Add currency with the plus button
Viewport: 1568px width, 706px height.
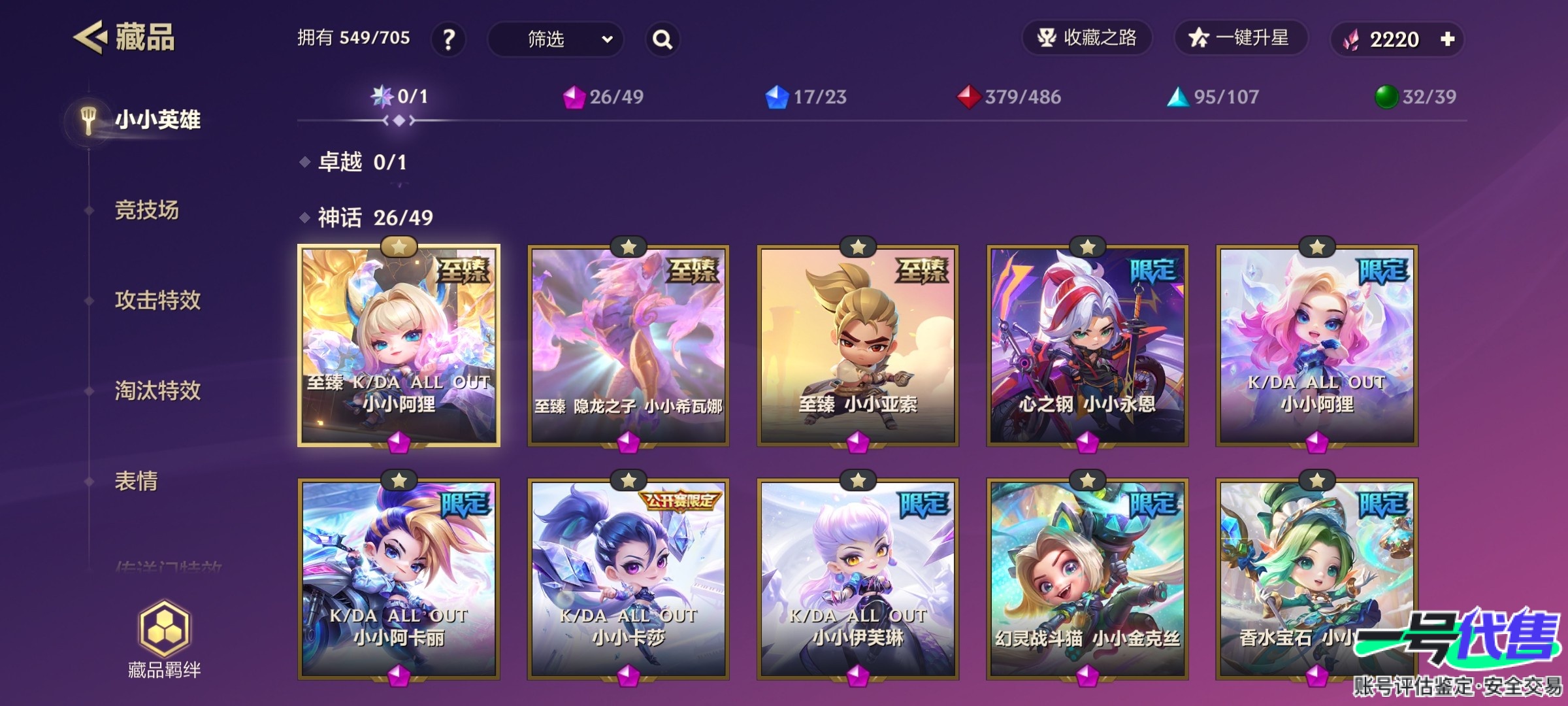1448,39
